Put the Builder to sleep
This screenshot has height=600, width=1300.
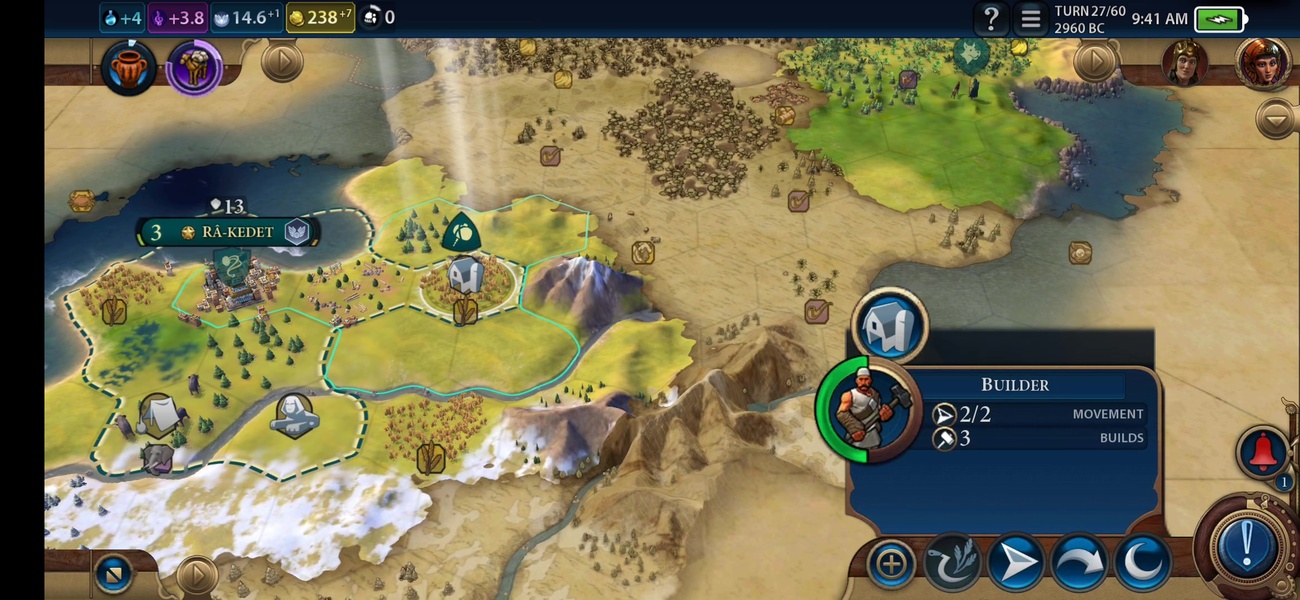click(1141, 564)
